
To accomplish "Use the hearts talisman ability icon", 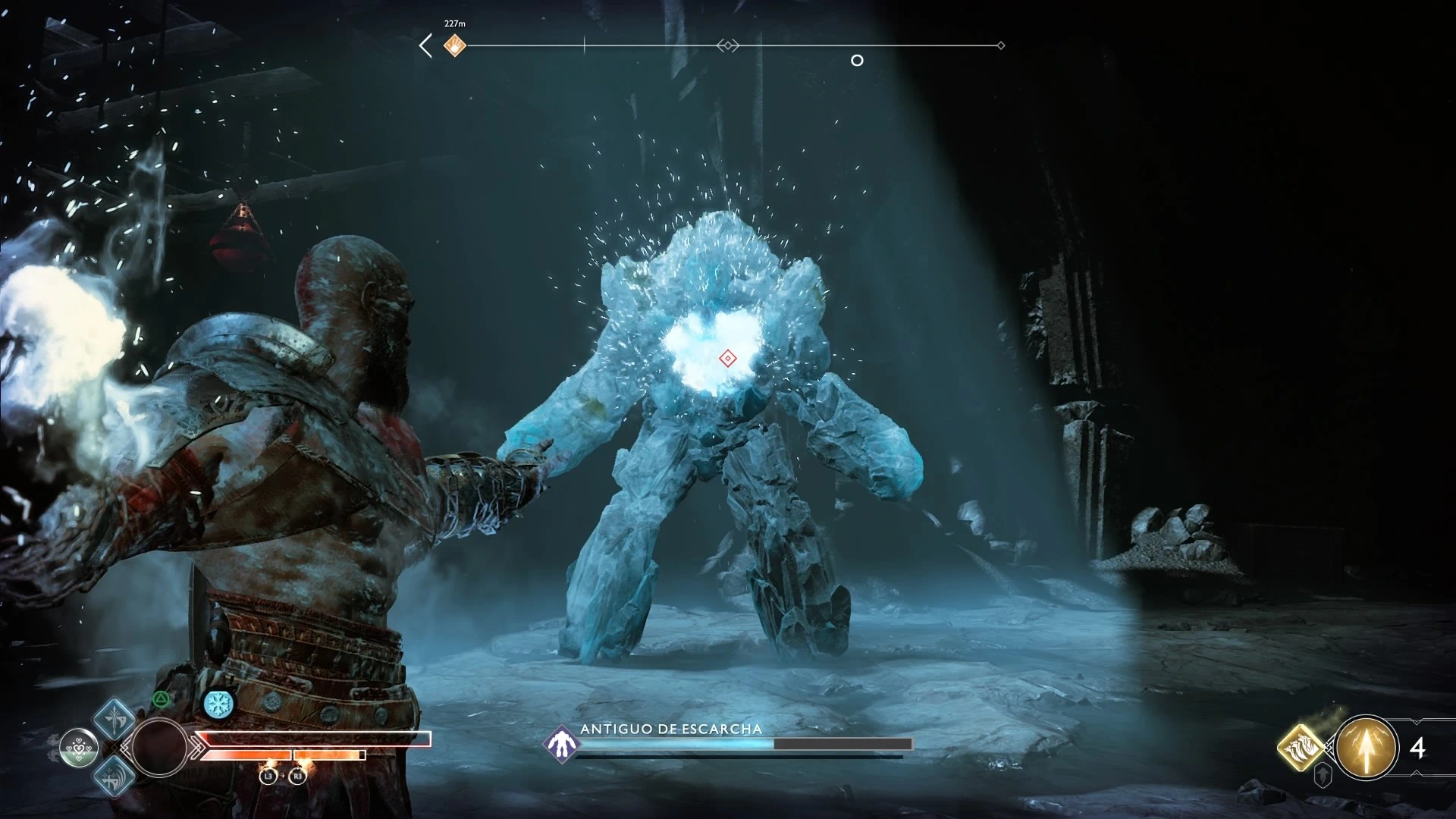I will click(x=79, y=747).
